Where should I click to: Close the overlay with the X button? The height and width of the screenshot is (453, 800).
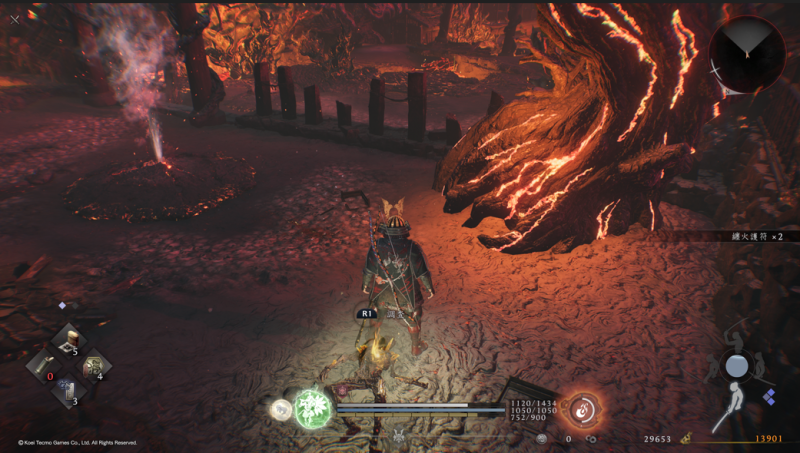[15, 18]
